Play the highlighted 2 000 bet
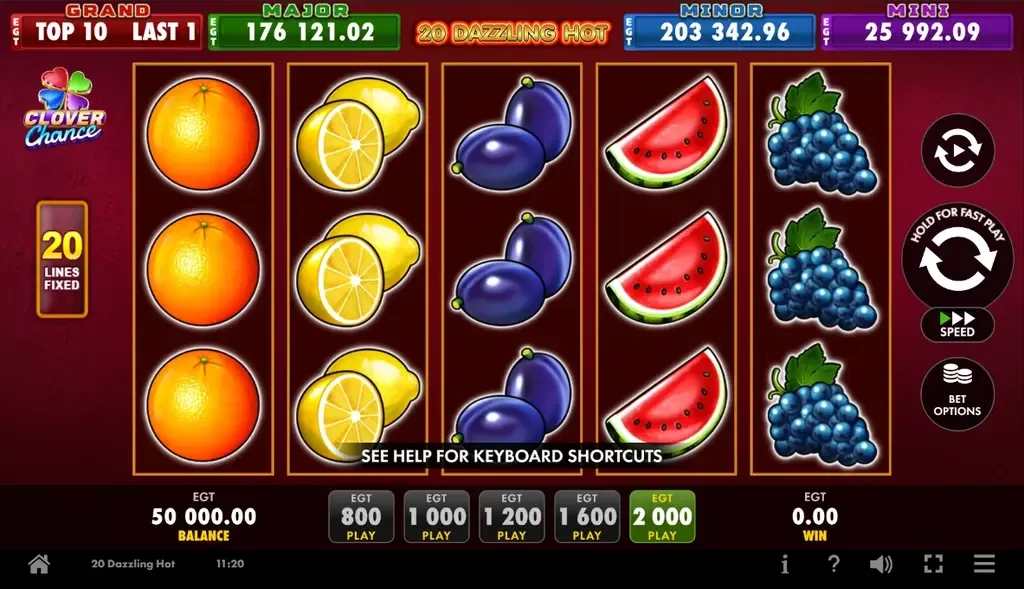1024x589 pixels. 662,517
